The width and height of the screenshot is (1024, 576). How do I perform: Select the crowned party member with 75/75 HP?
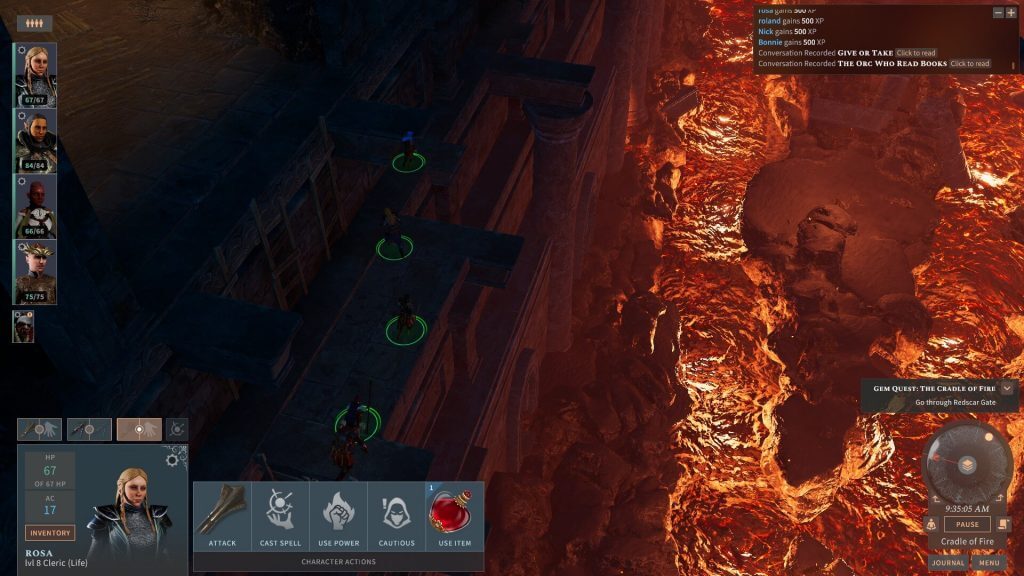click(x=35, y=271)
